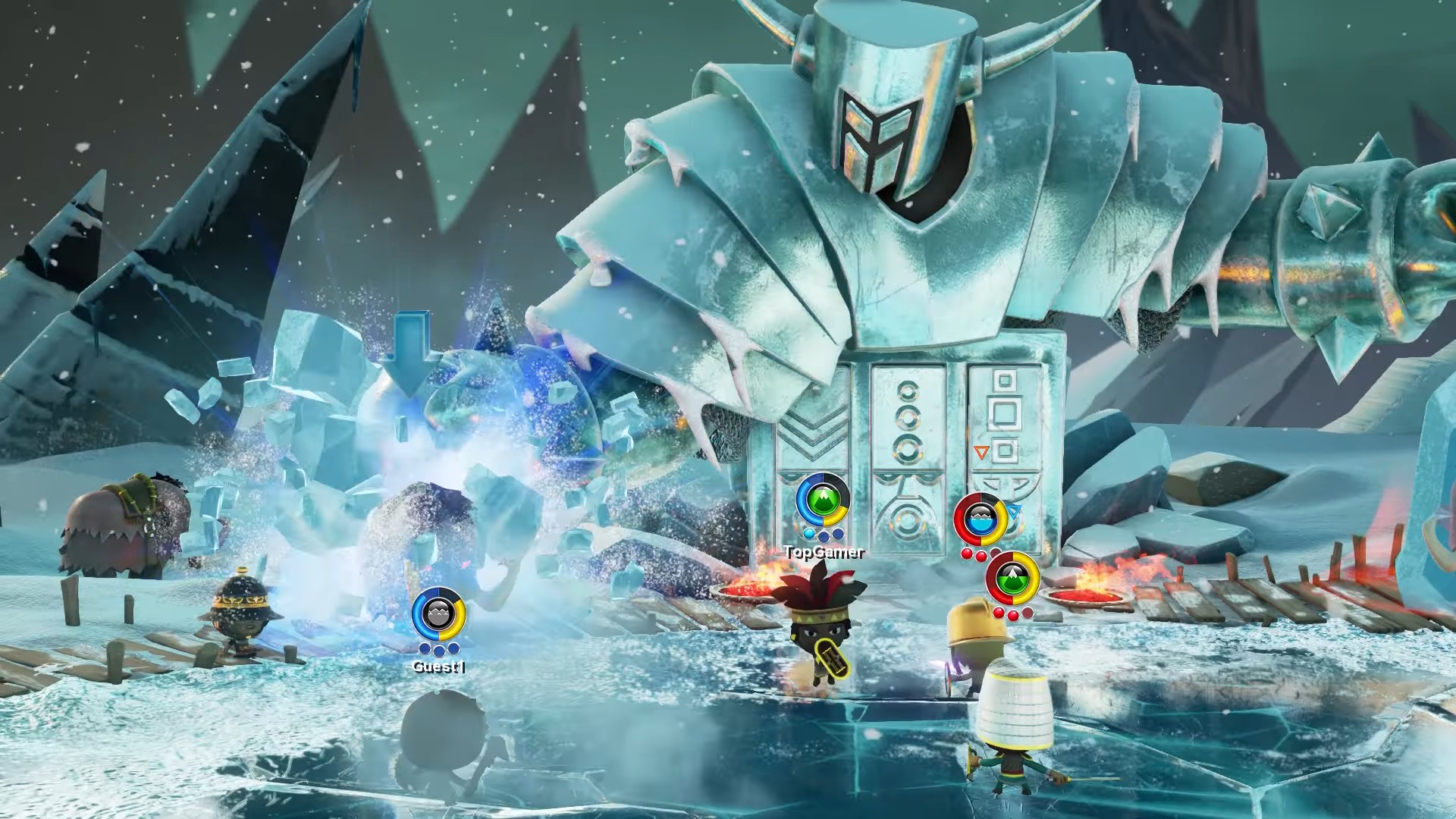The width and height of the screenshot is (1456, 819).
Task: Select TopGamer's green mountain badge icon
Action: [823, 499]
